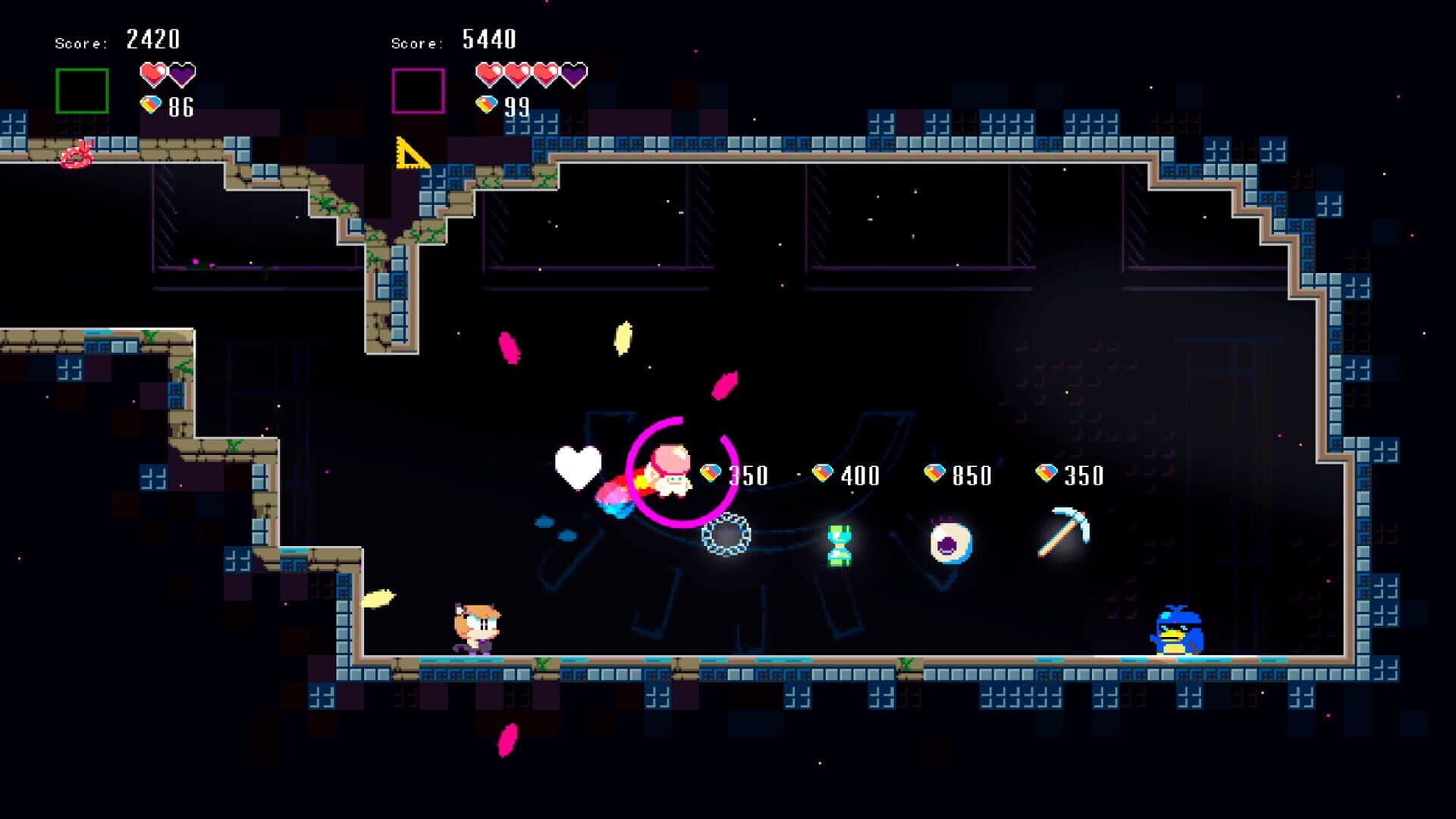The image size is (1456, 819).
Task: Toggle the purple depleted heart beside player one's red heart
Action: click(182, 76)
